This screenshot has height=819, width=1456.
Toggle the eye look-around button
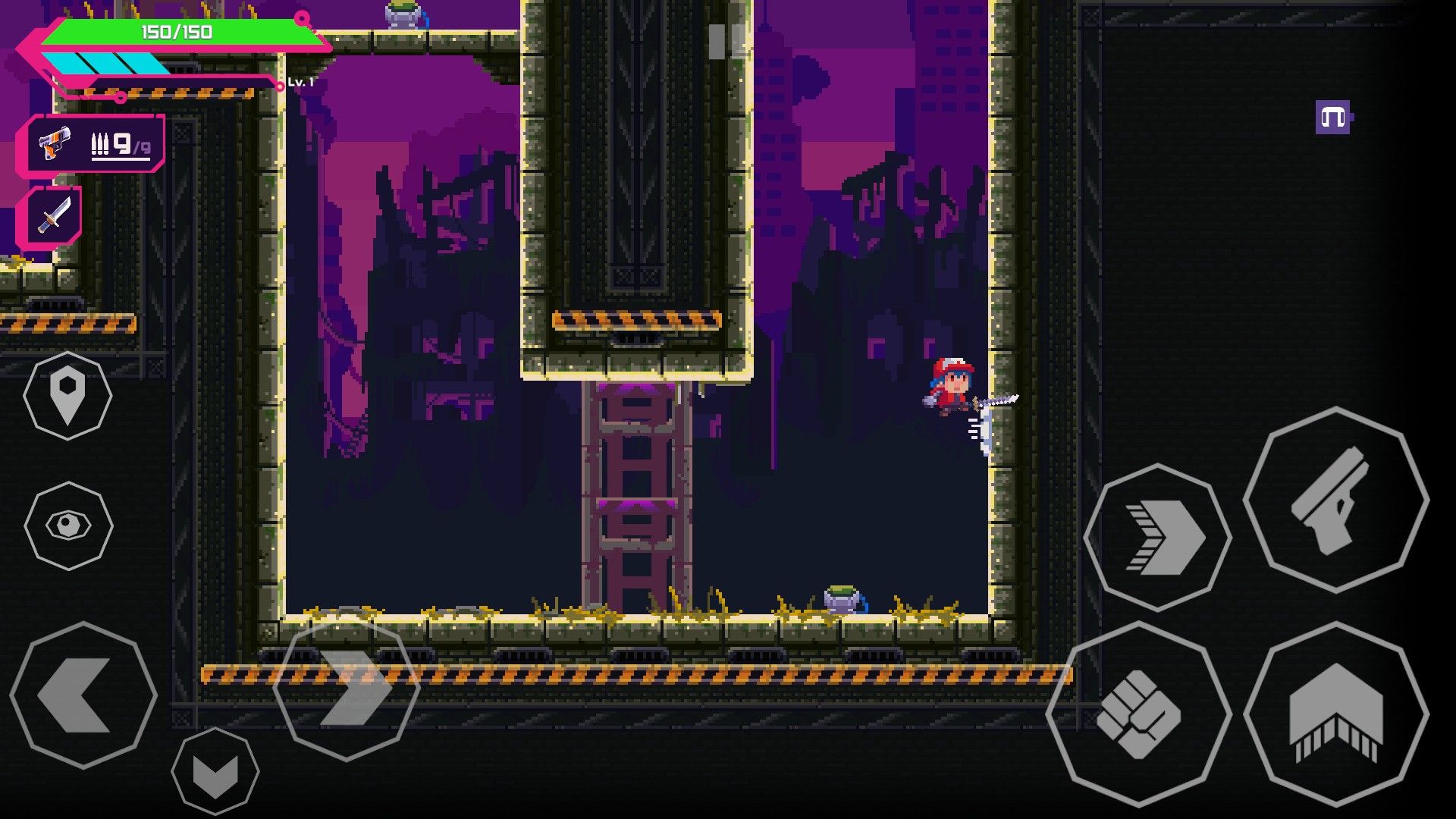point(68,526)
